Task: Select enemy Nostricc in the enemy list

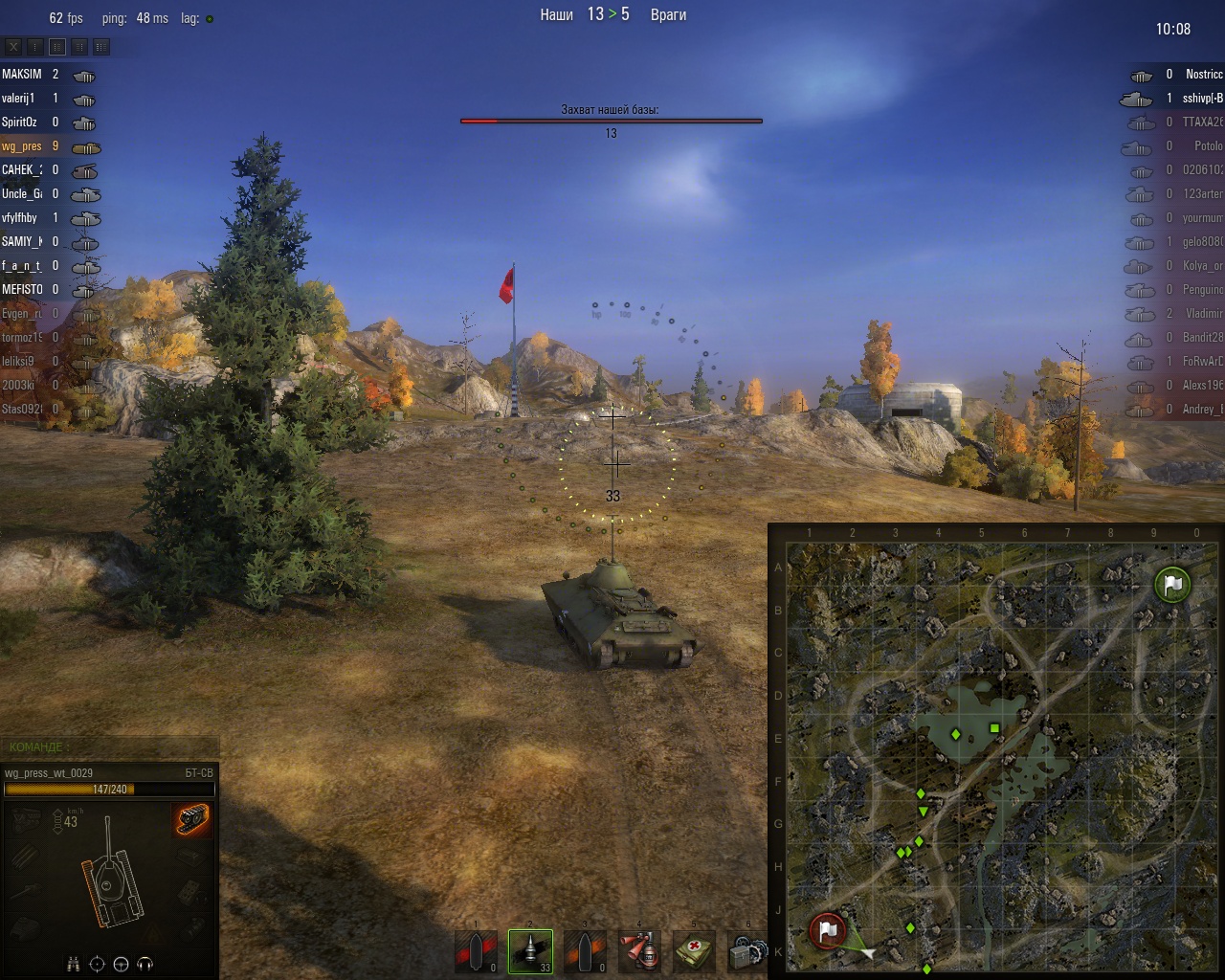Action: [1203, 75]
